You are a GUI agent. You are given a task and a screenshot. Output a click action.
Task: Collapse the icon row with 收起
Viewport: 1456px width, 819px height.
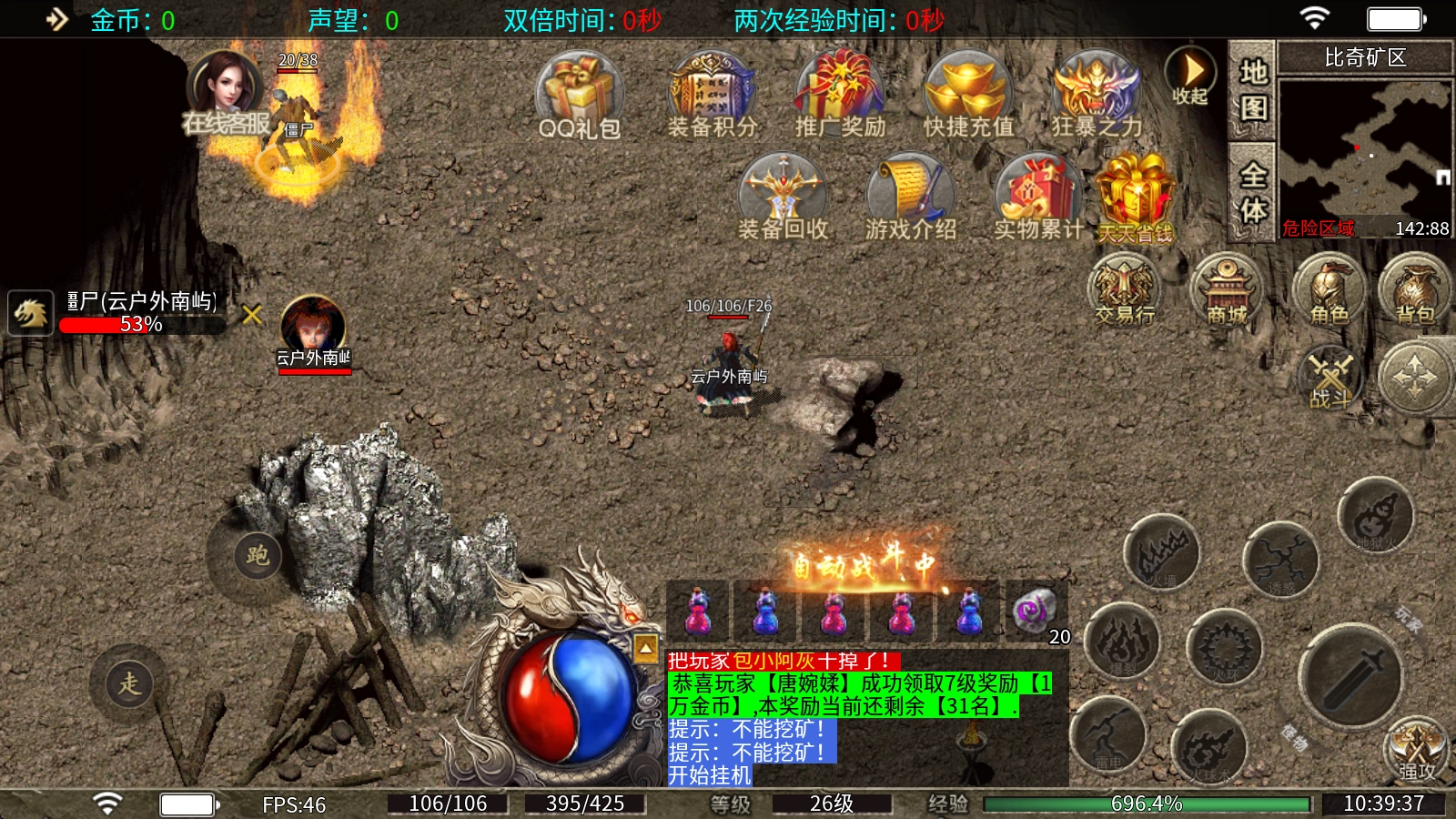click(x=1190, y=76)
